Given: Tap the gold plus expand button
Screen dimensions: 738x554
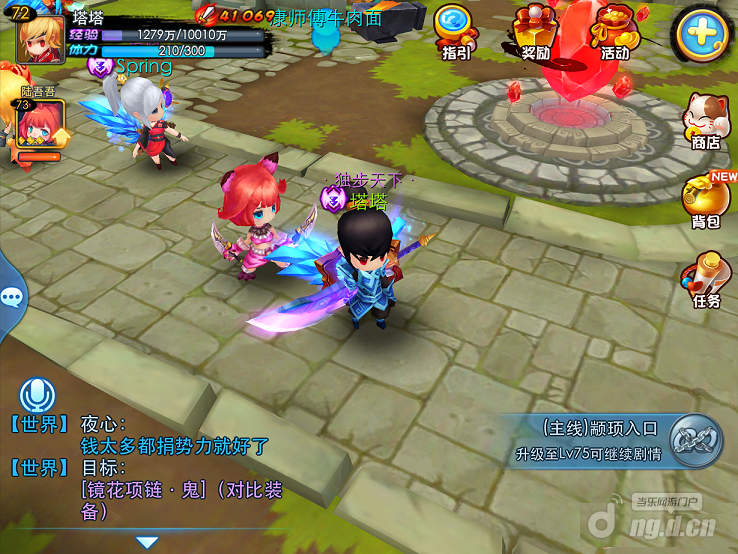Looking at the screenshot, I should click(x=702, y=32).
